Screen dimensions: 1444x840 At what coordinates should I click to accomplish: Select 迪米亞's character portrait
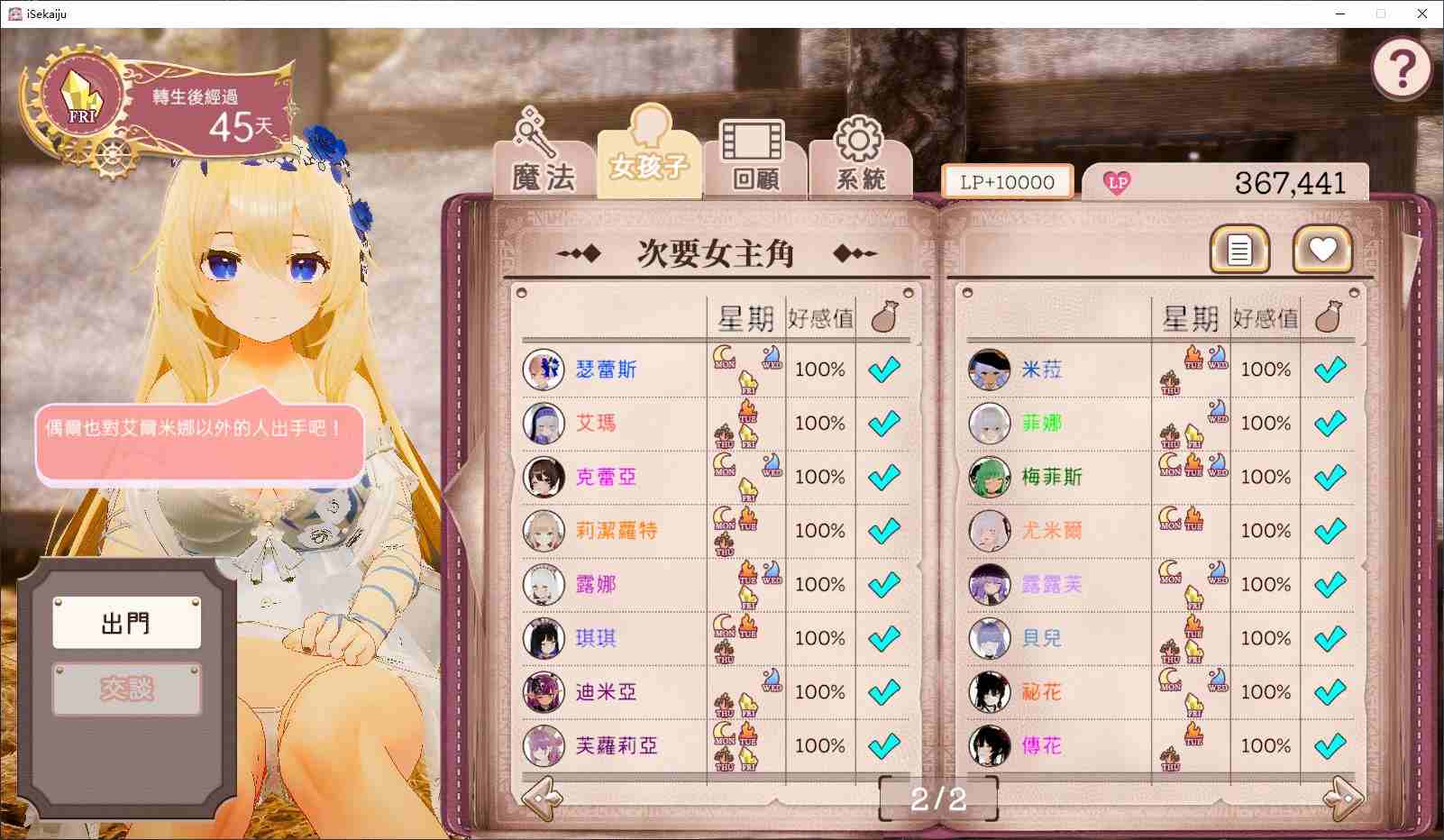tap(543, 692)
